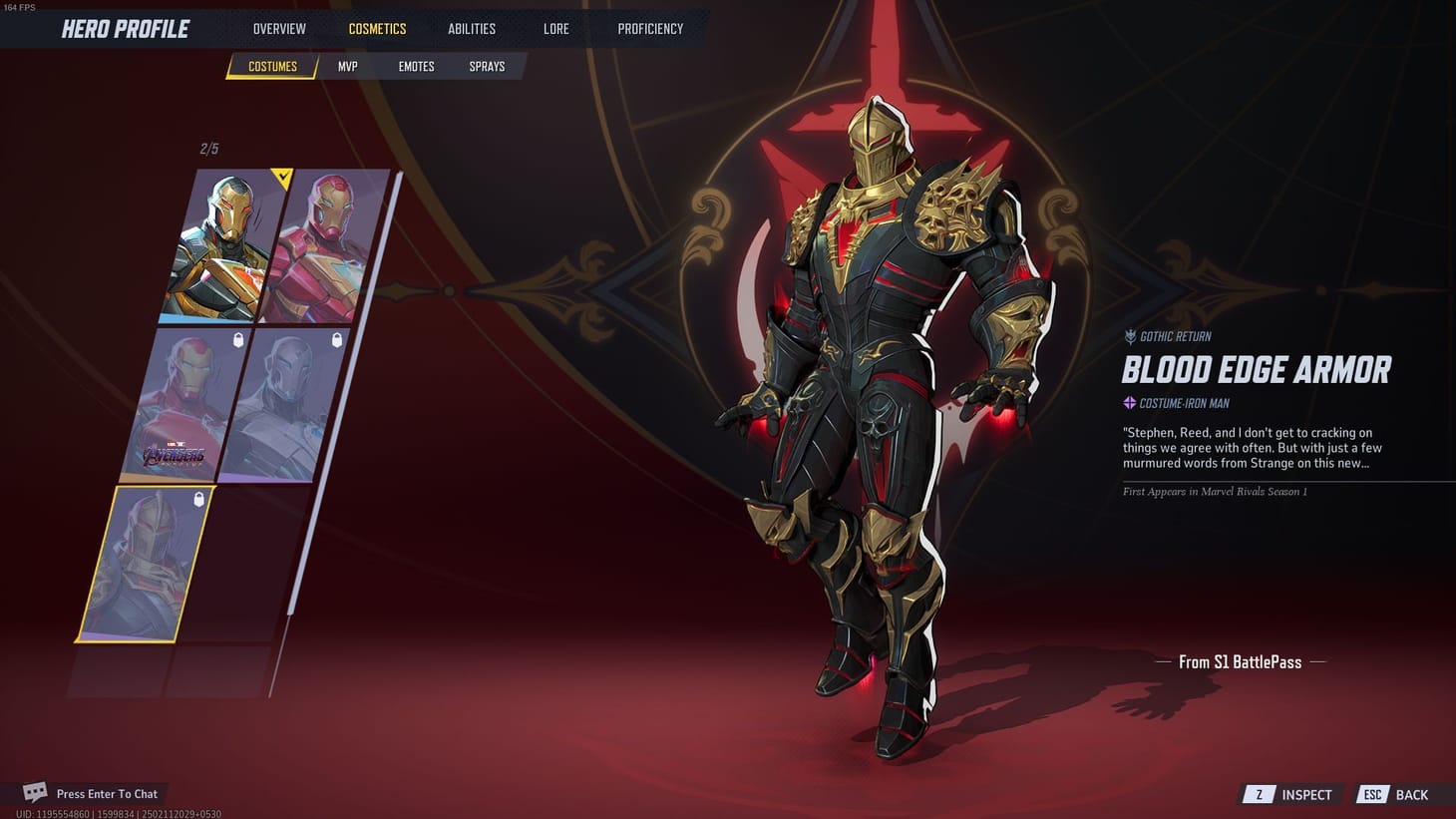The height and width of the screenshot is (819, 1456).
Task: Select the PROFICIENCY tab
Action: 650,28
